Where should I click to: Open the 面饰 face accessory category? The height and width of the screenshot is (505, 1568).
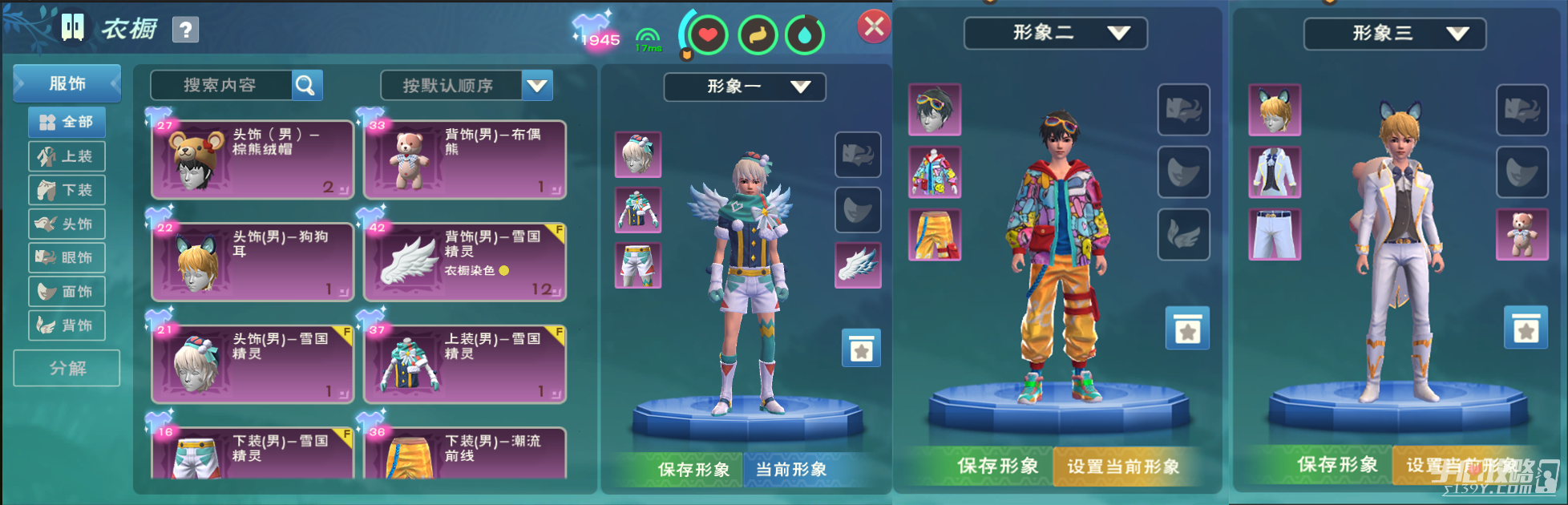67,292
